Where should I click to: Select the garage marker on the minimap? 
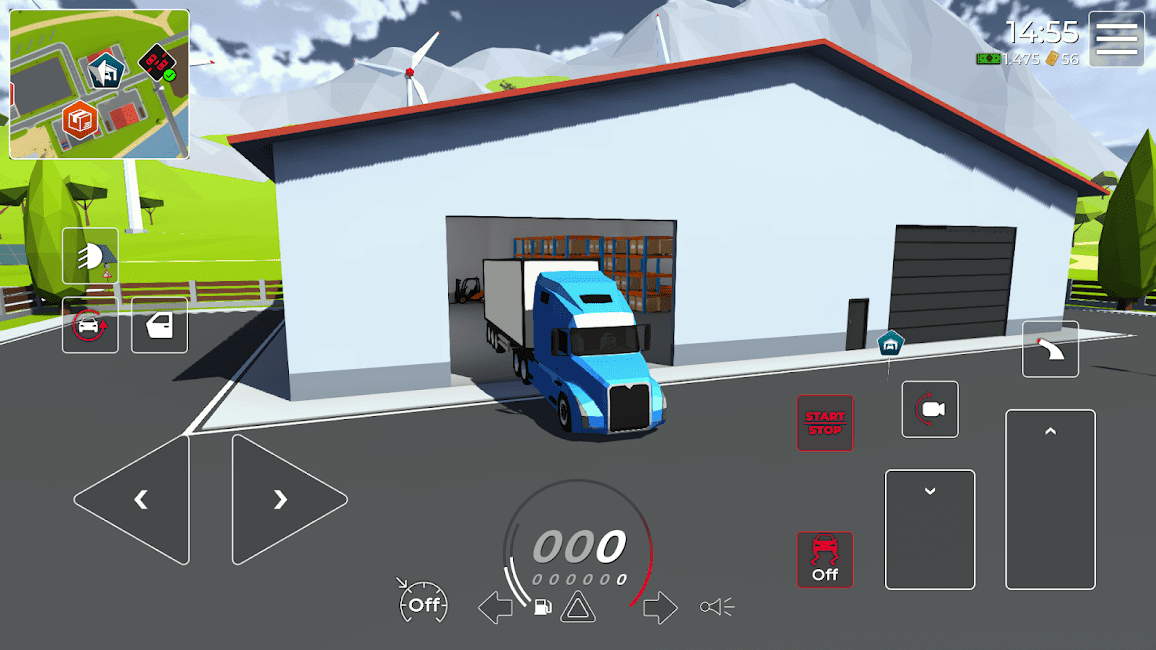tap(104, 70)
